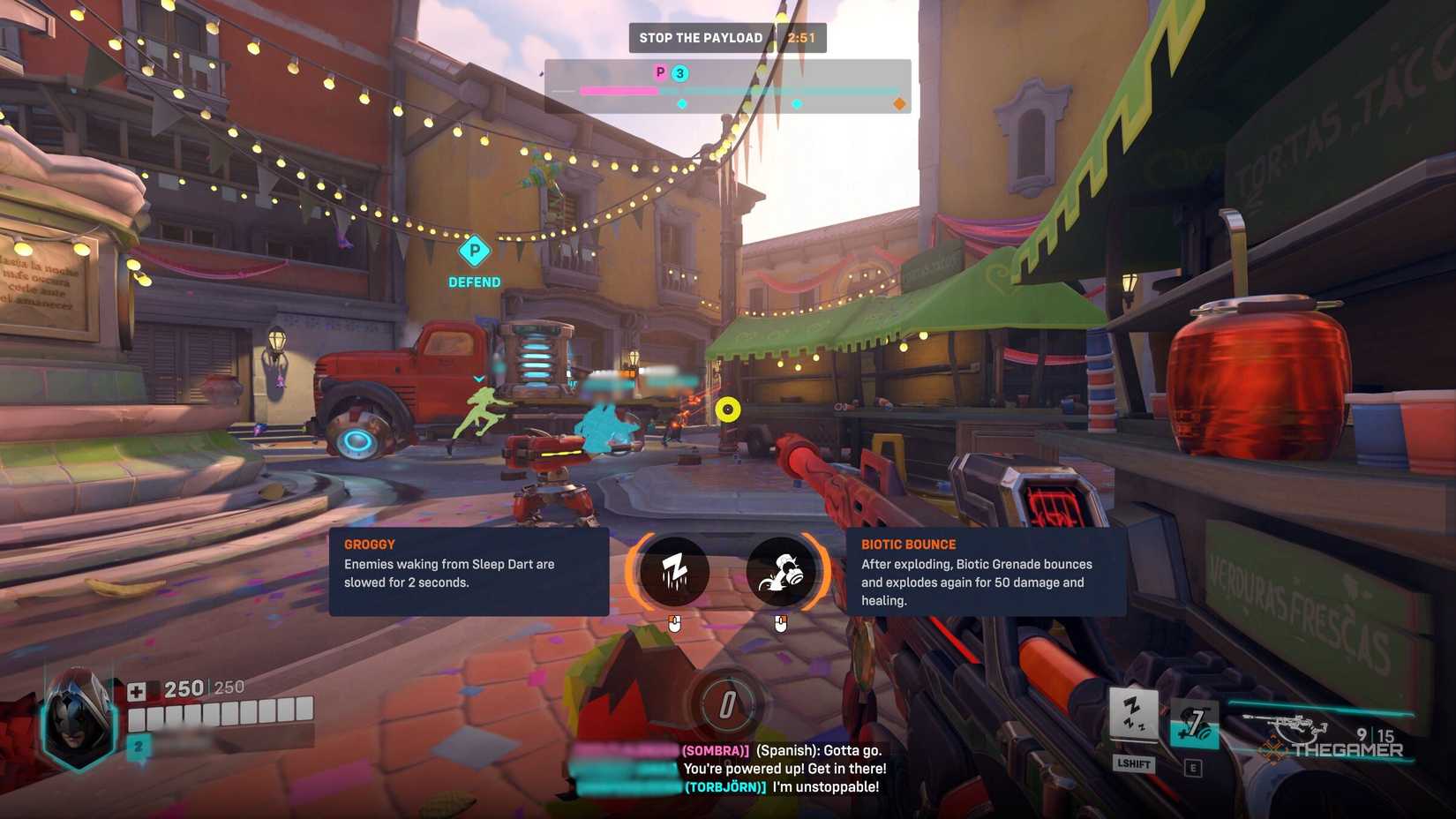Click the sniper rifle weapon icon near ammo counter
Screen dimensions: 1456x819
1288,720
